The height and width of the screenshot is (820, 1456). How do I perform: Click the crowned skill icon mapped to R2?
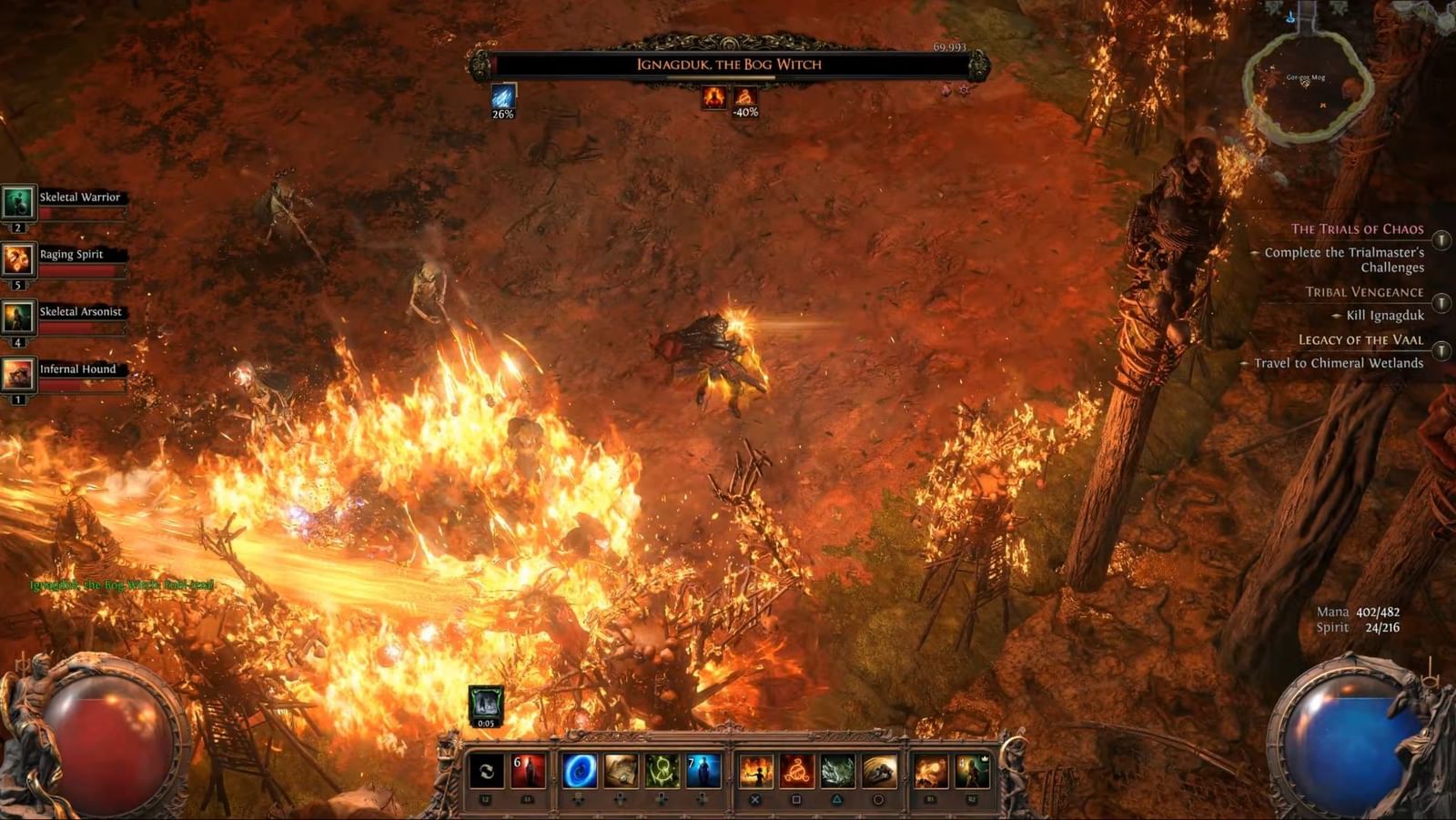[972, 772]
